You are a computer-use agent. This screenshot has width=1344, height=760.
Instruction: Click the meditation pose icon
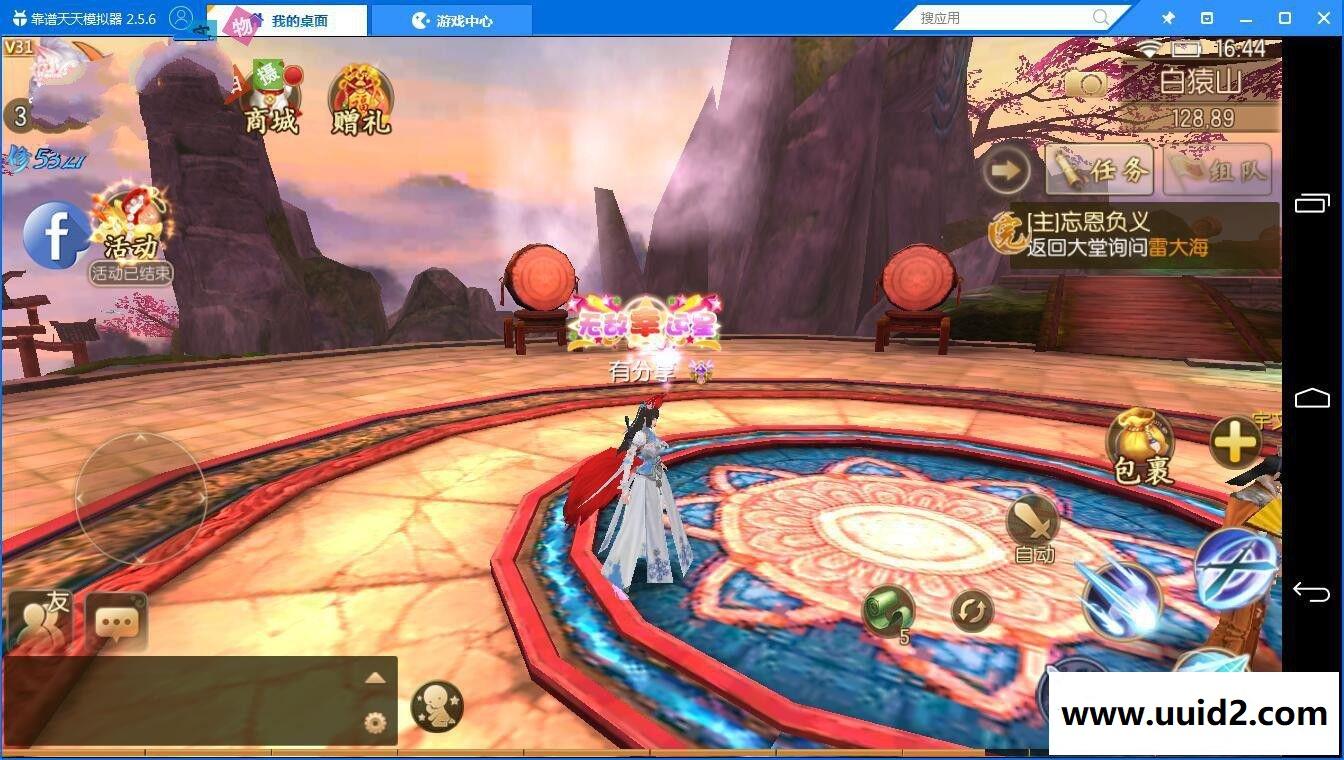click(x=437, y=706)
